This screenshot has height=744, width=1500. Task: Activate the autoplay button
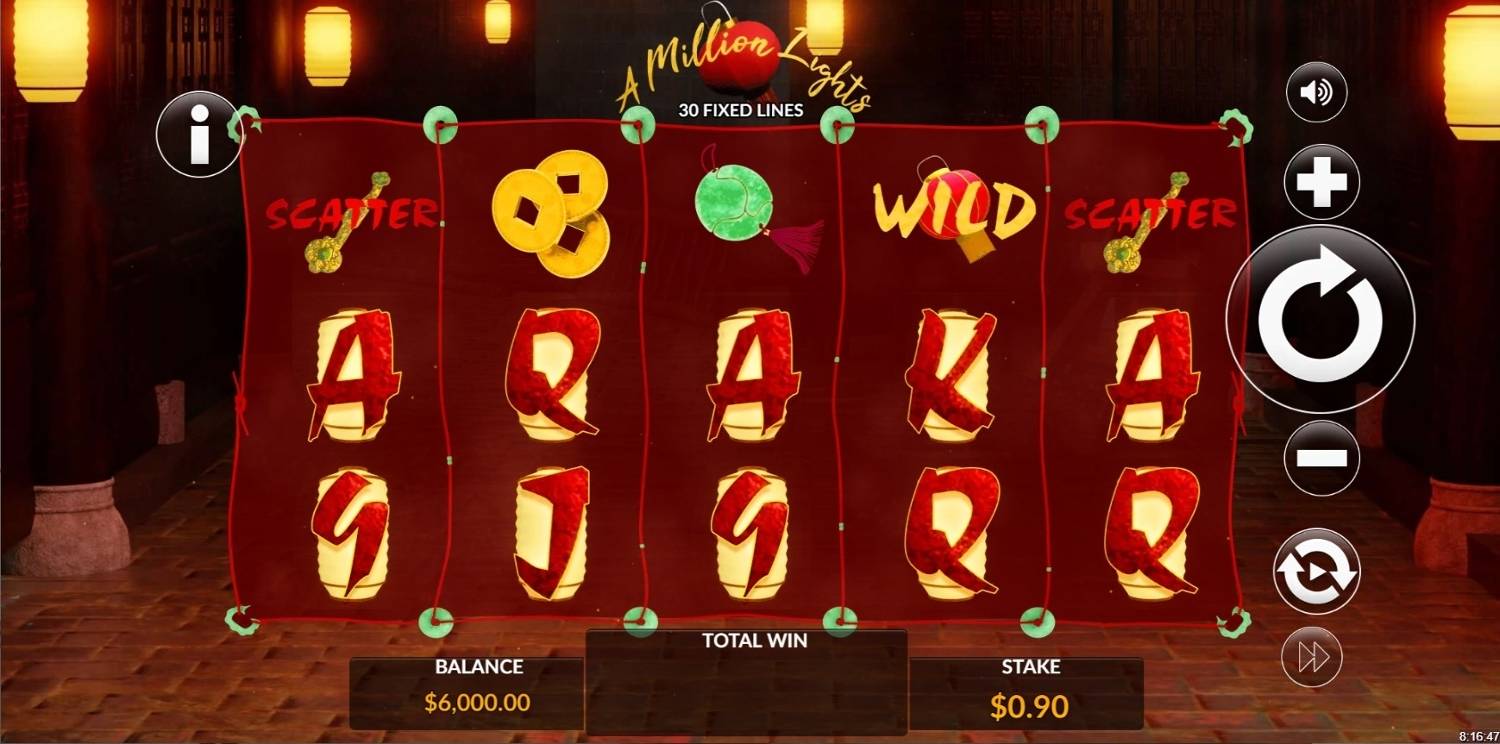point(1316,571)
